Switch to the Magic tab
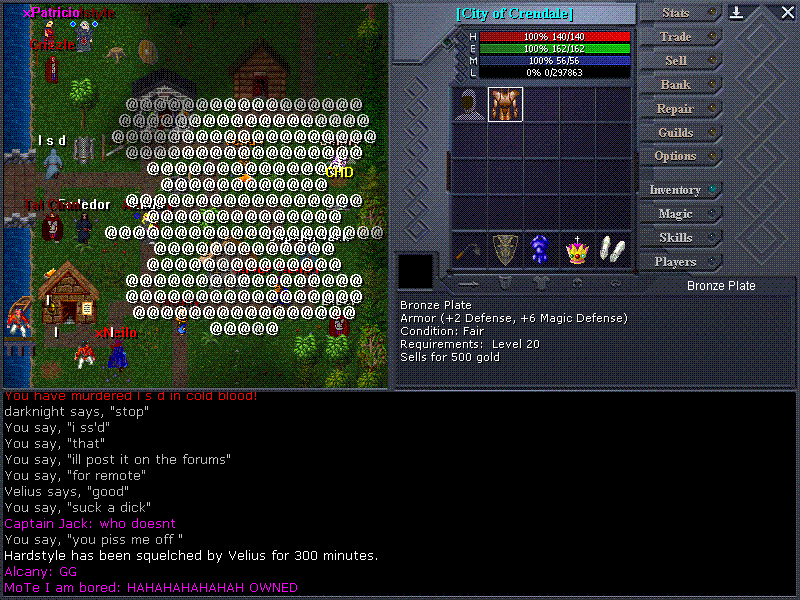The width and height of the screenshot is (800, 600). point(676,214)
